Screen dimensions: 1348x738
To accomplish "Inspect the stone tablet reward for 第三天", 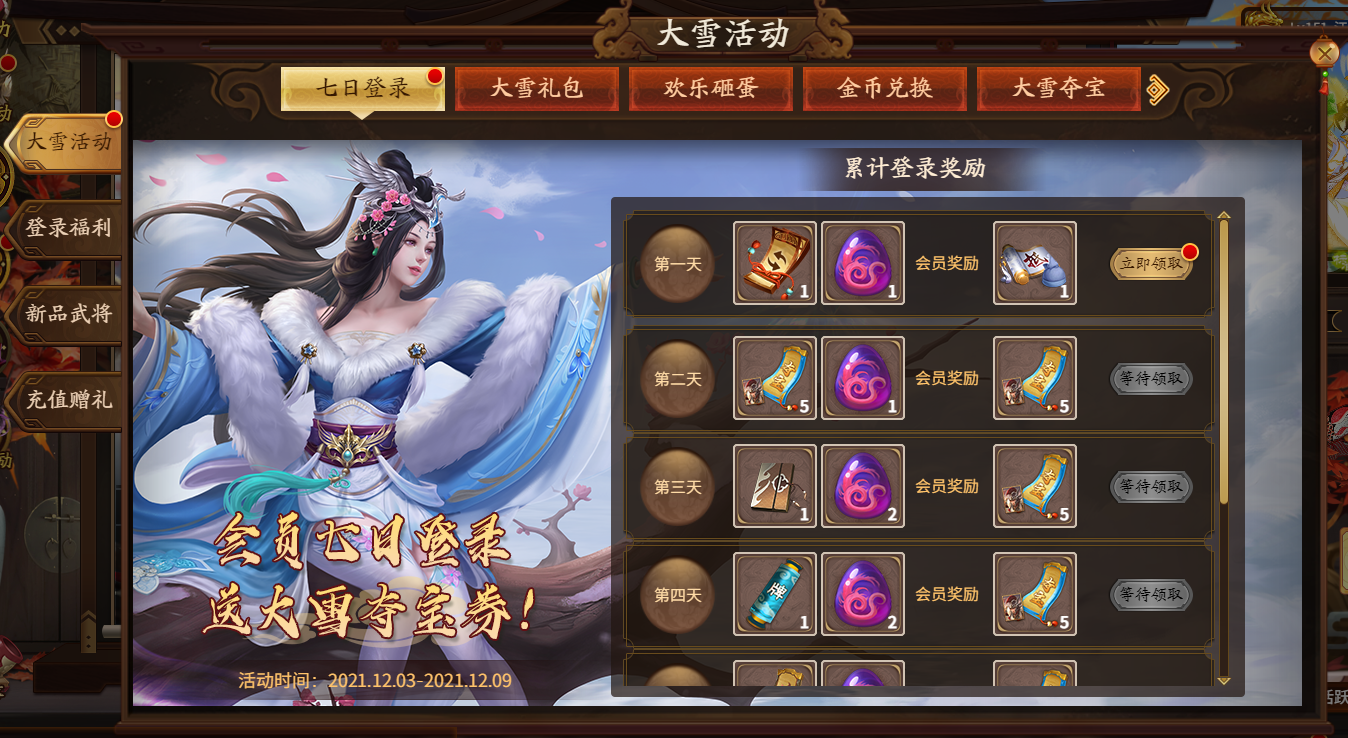I will [x=775, y=486].
